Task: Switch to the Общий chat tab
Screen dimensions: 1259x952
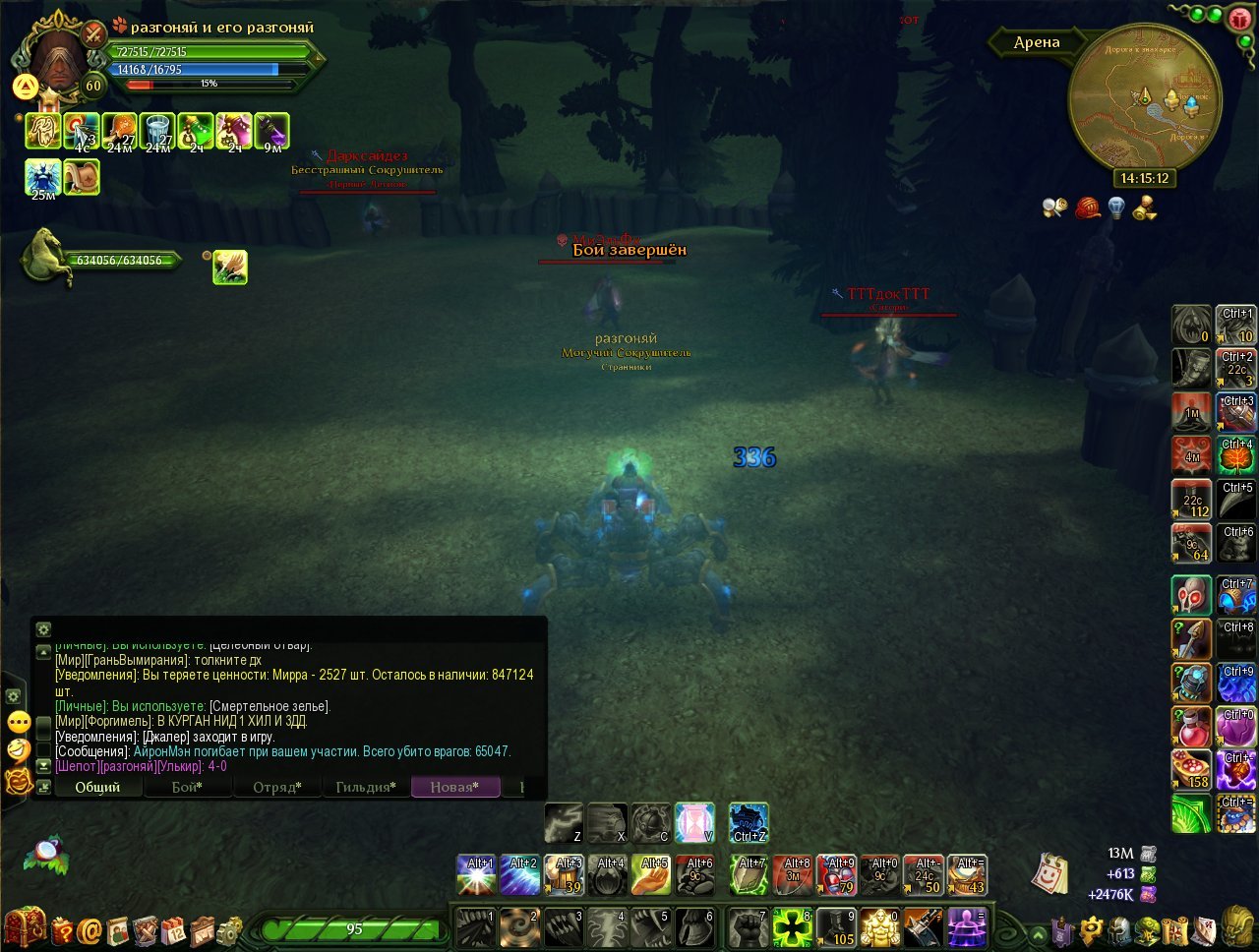Action: [97, 787]
